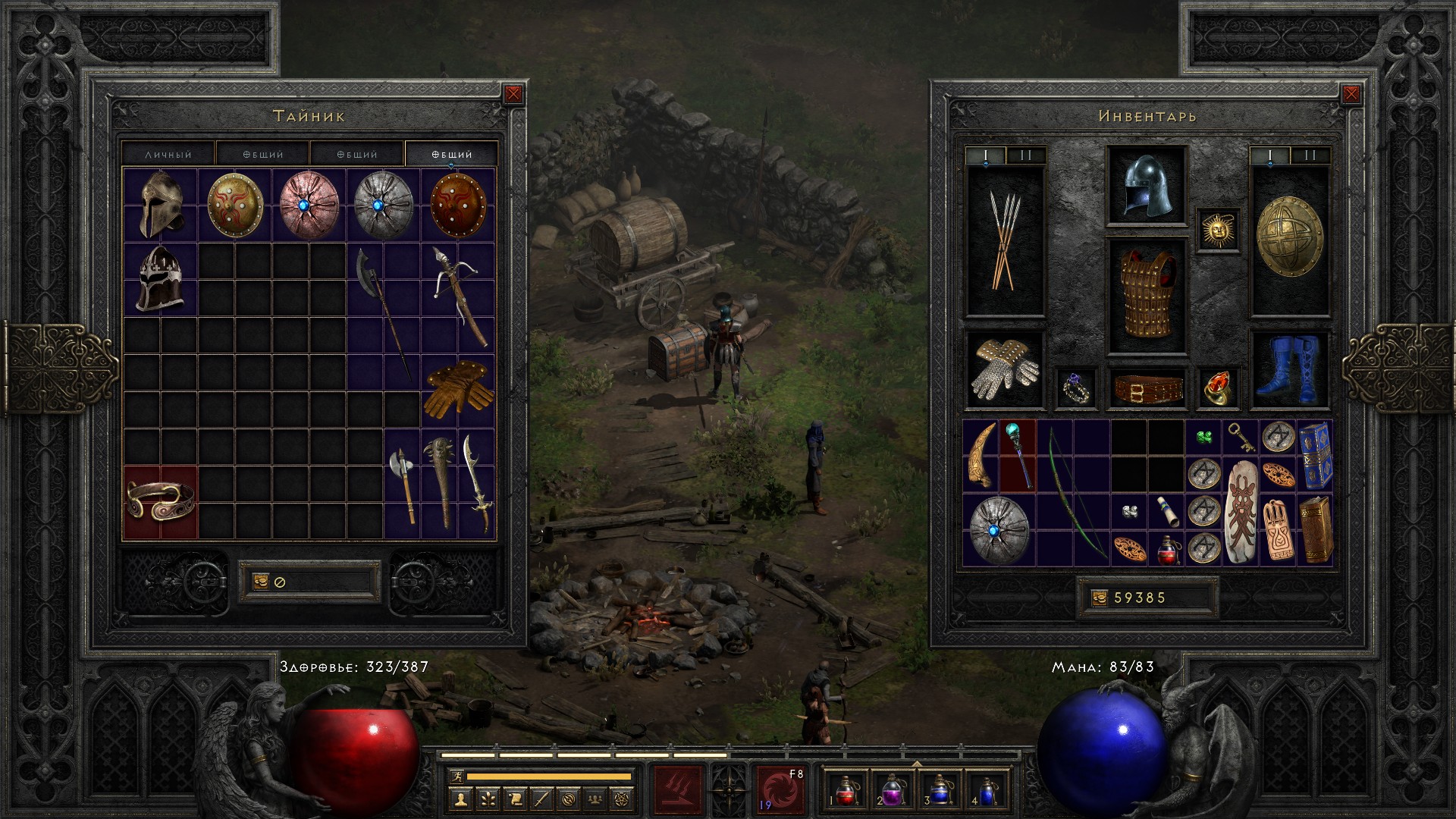Select the spiked club in the stash
The image size is (1456, 819).
point(441,482)
